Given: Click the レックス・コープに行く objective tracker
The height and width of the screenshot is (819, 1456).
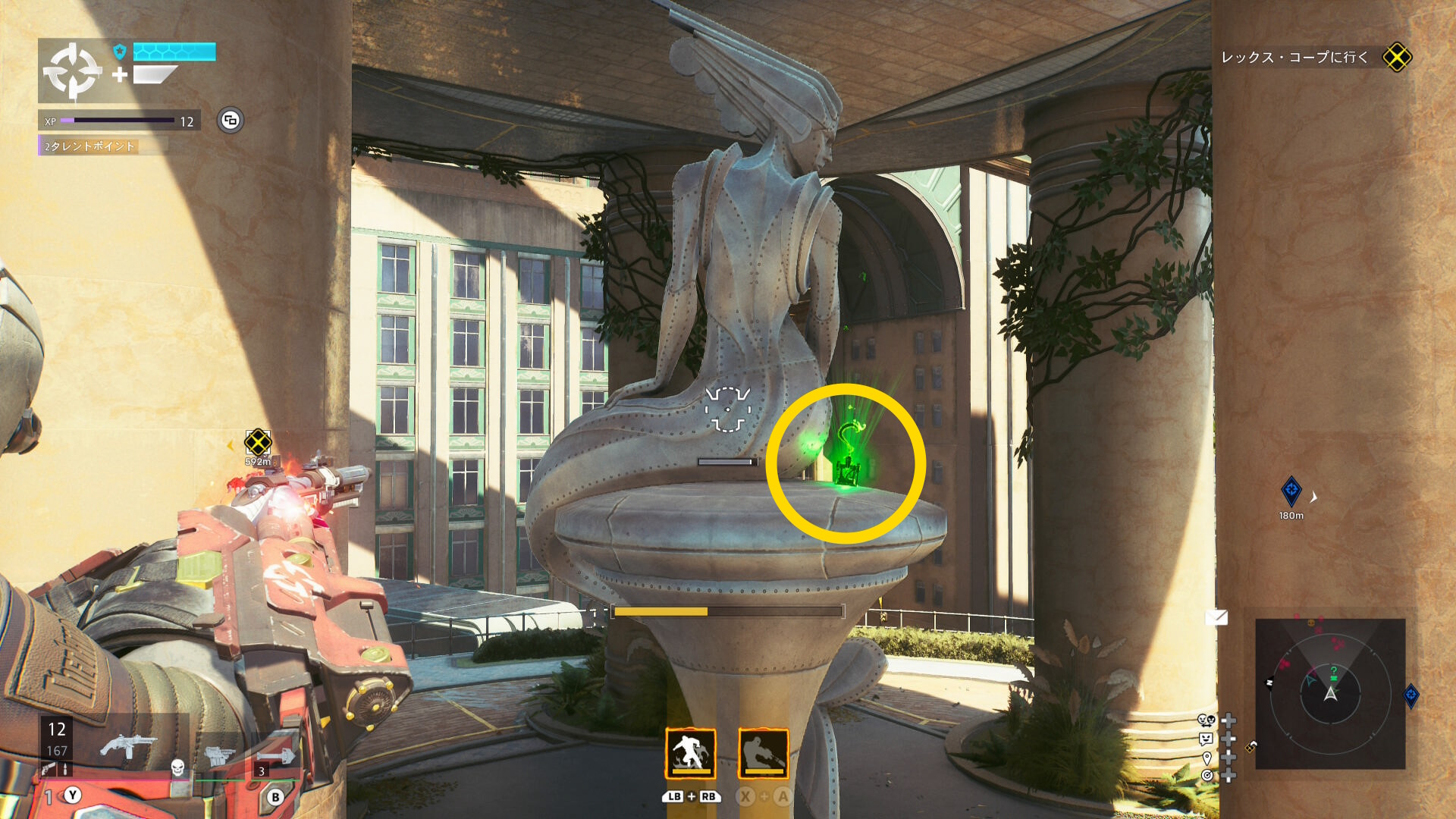Looking at the screenshot, I should click(x=1294, y=58).
